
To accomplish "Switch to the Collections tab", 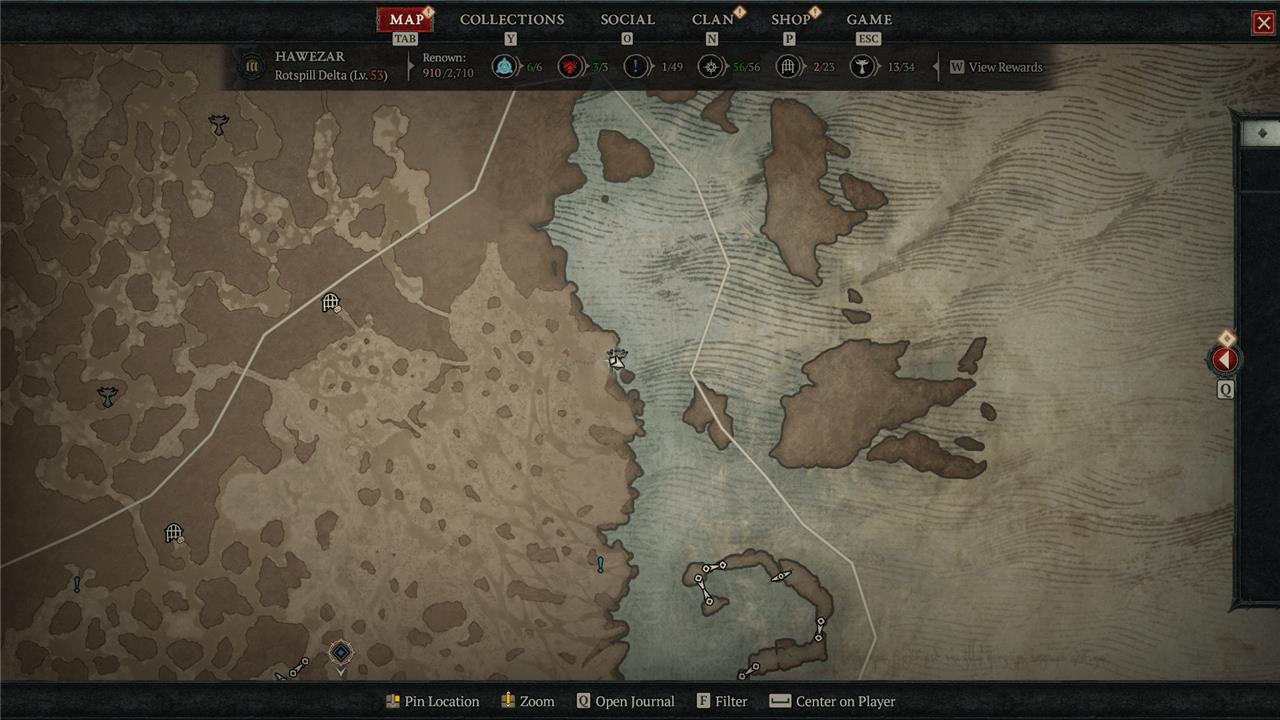I will coord(512,20).
